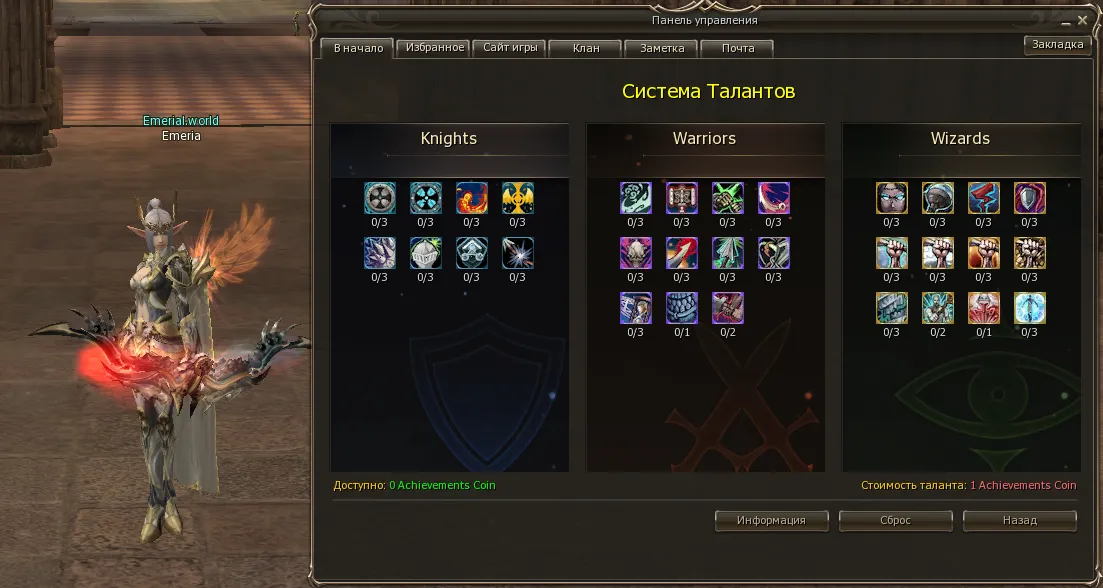Select the skull Warriors talent
The width and height of the screenshot is (1103, 588).
pos(636,253)
